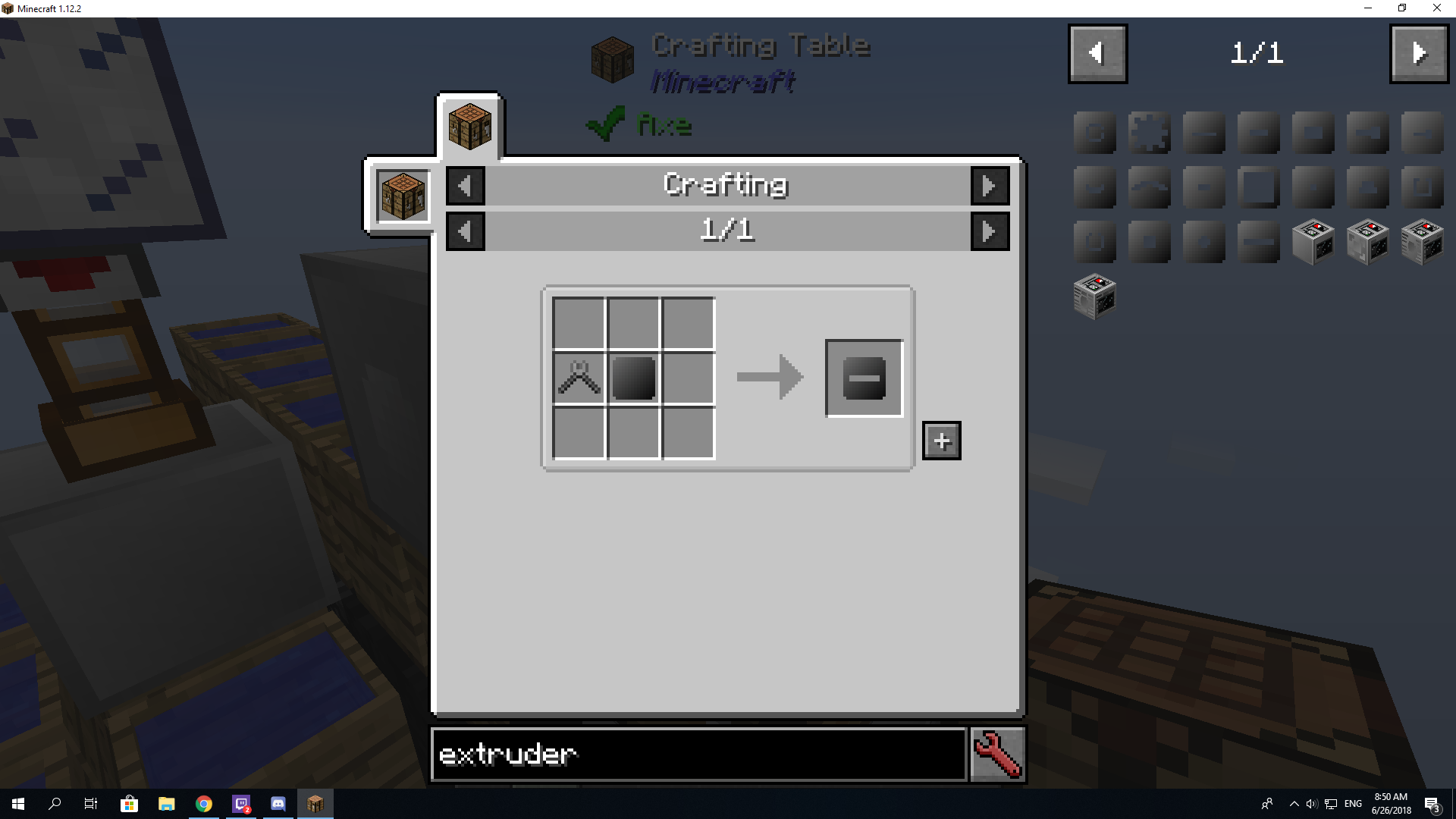Select the last Extruder block in the fourth row
Screen dimensions: 1456x819
1094,296
